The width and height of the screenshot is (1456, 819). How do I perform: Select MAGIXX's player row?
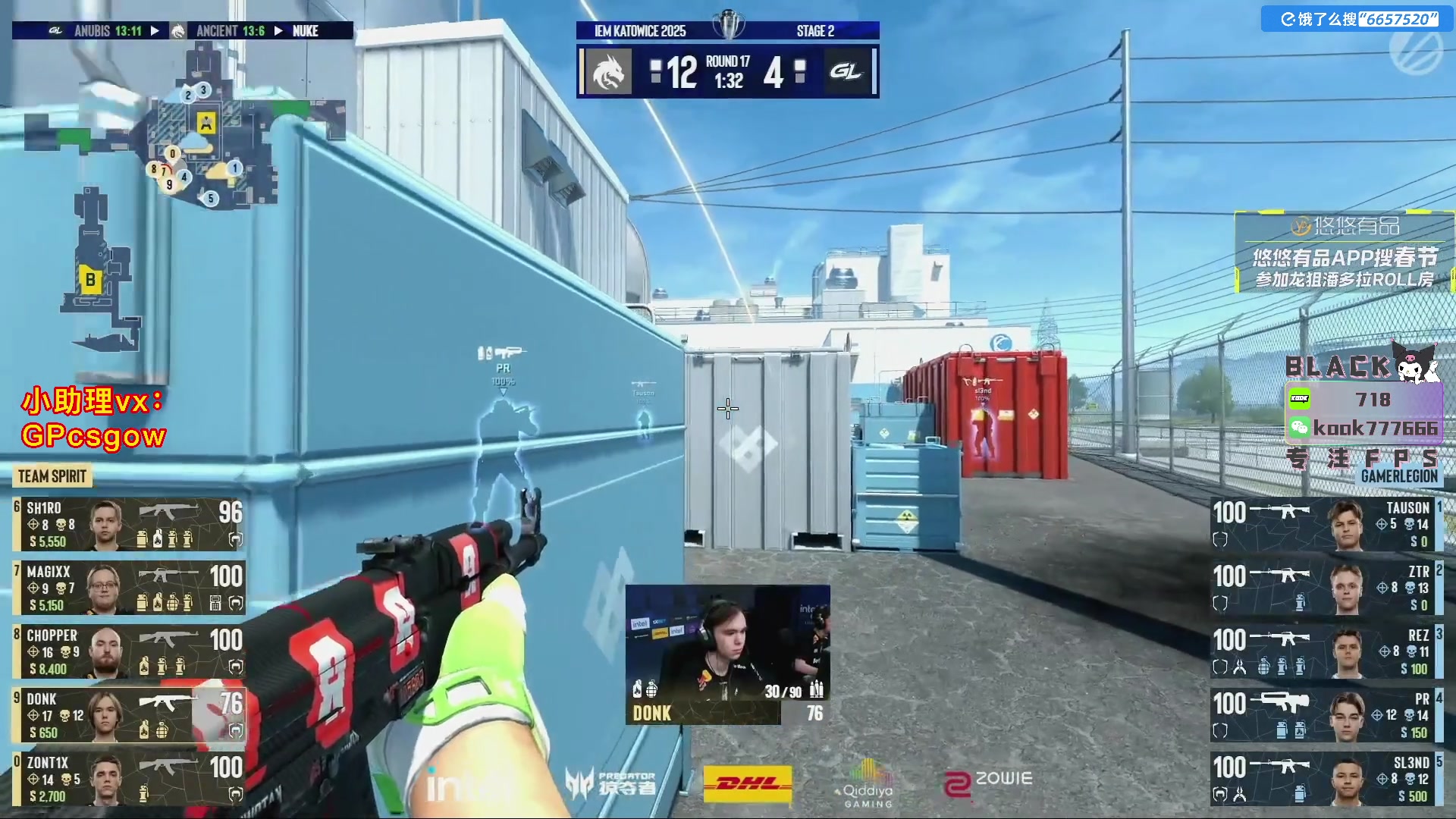pyautogui.click(x=129, y=588)
